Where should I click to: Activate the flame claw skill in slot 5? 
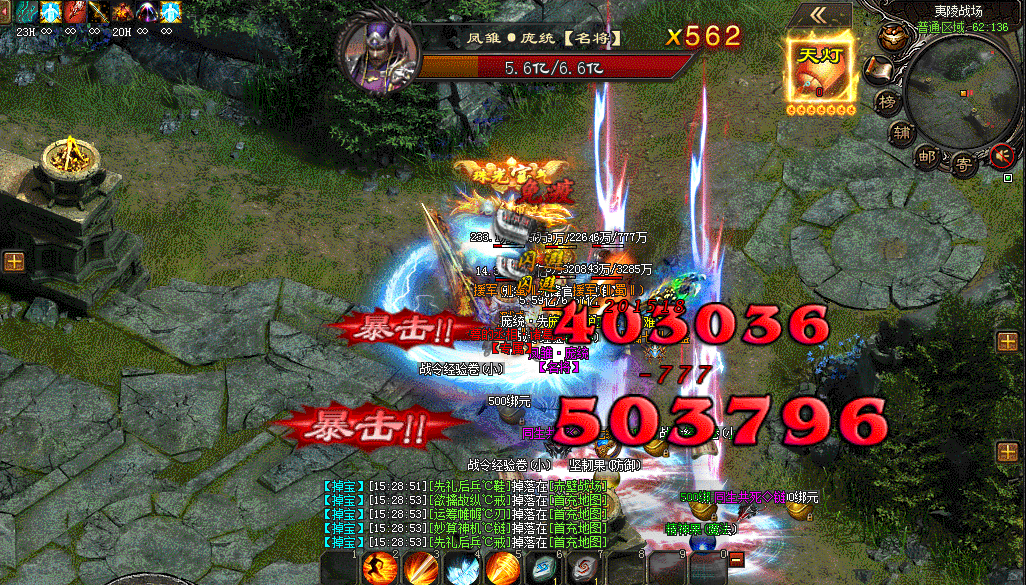pos(503,569)
